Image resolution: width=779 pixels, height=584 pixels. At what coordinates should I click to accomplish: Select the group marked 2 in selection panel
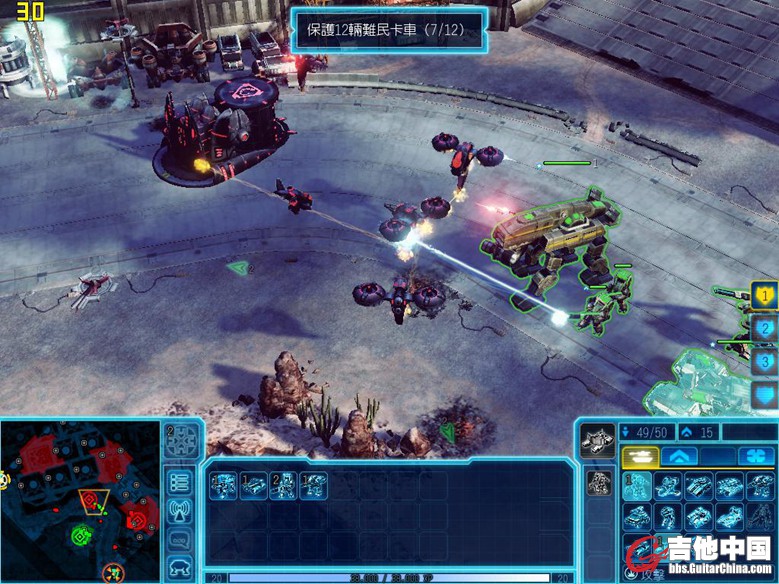283,486
